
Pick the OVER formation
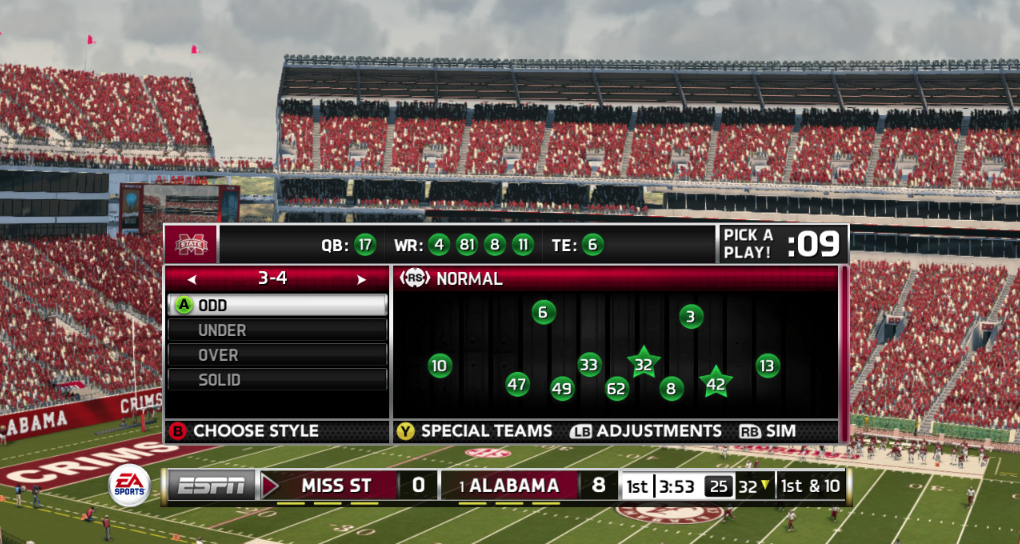coord(277,355)
